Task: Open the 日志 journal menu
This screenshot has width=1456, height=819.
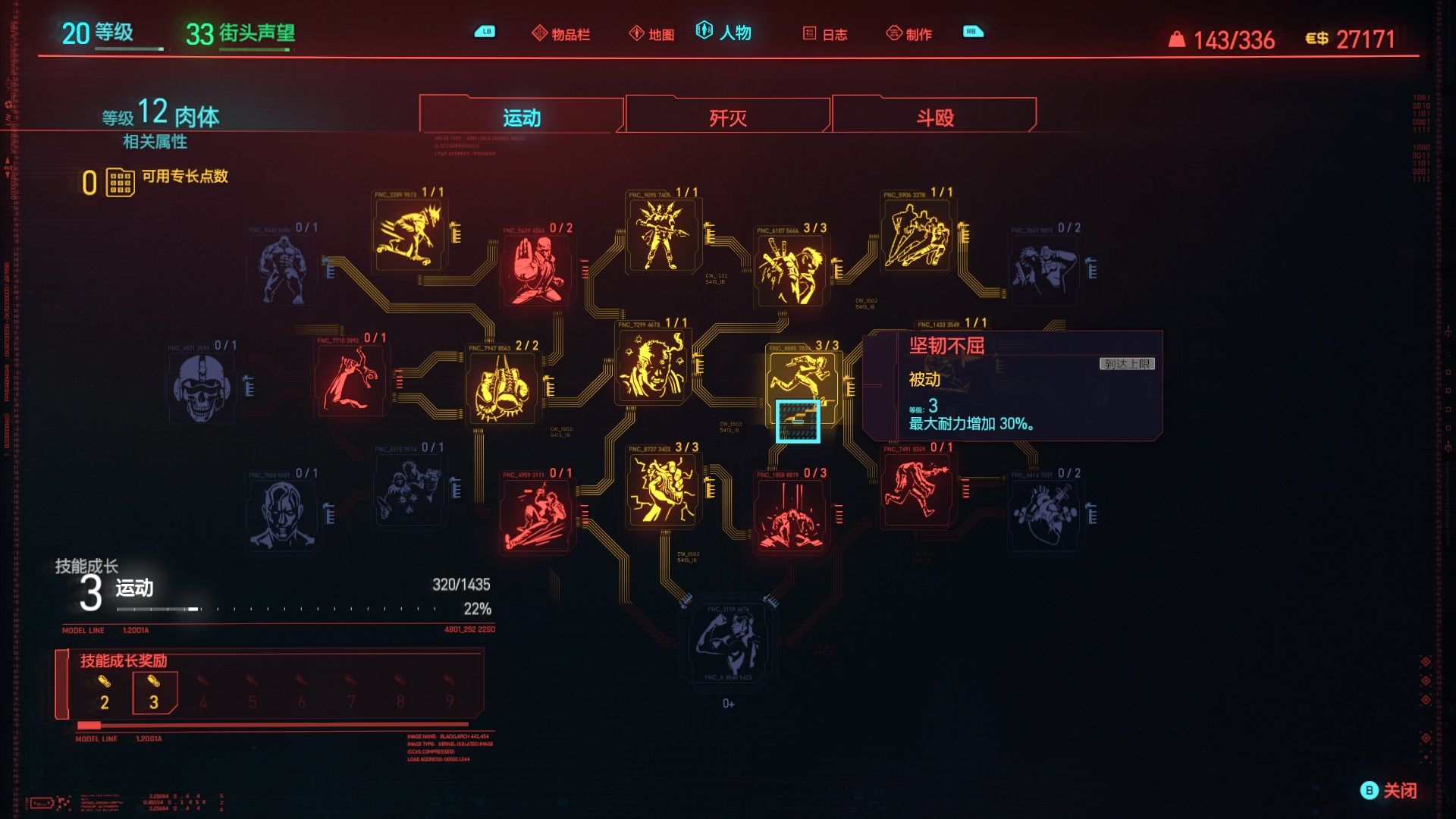Action: (825, 34)
